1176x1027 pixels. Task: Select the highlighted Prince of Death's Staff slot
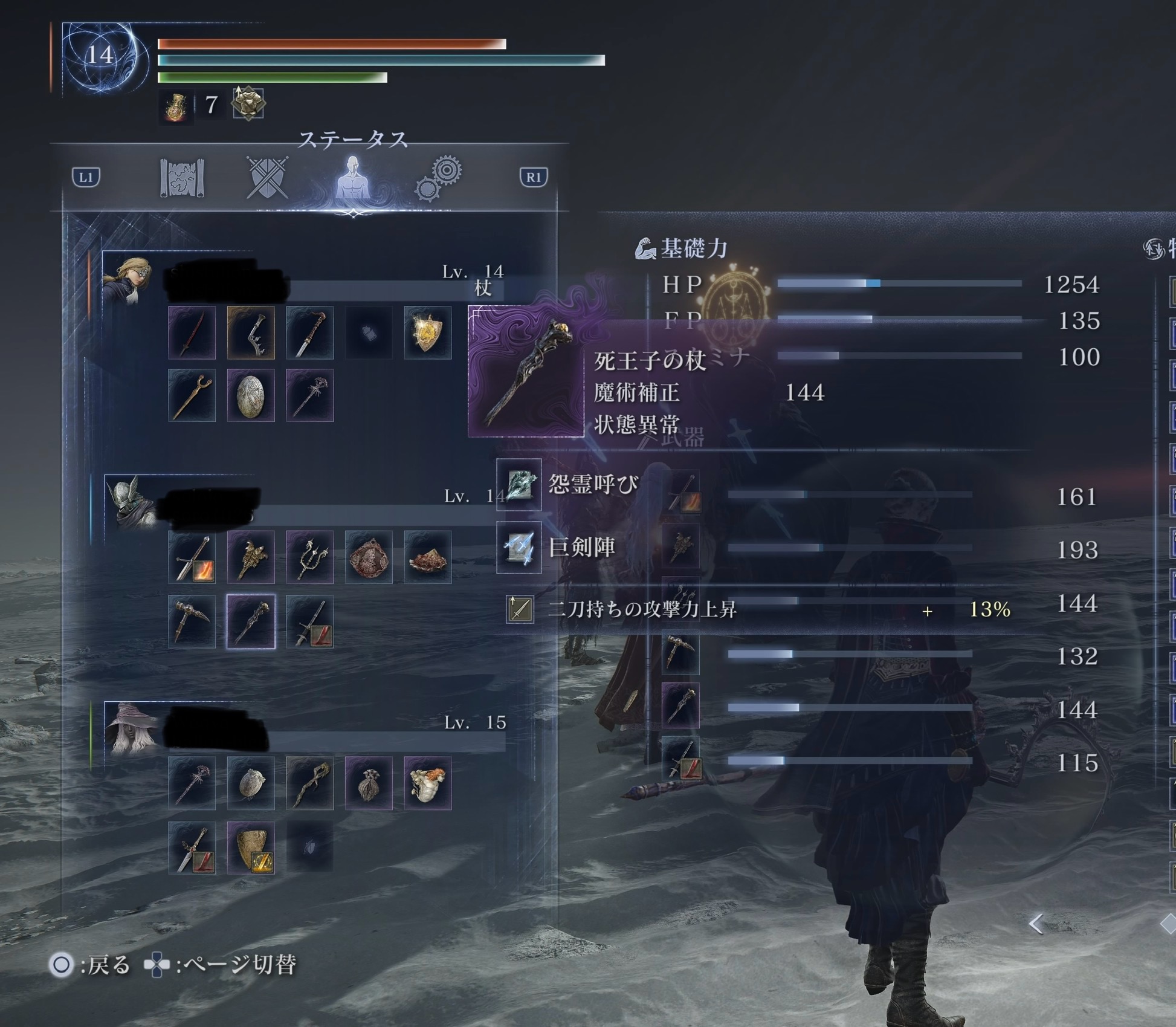[251, 621]
